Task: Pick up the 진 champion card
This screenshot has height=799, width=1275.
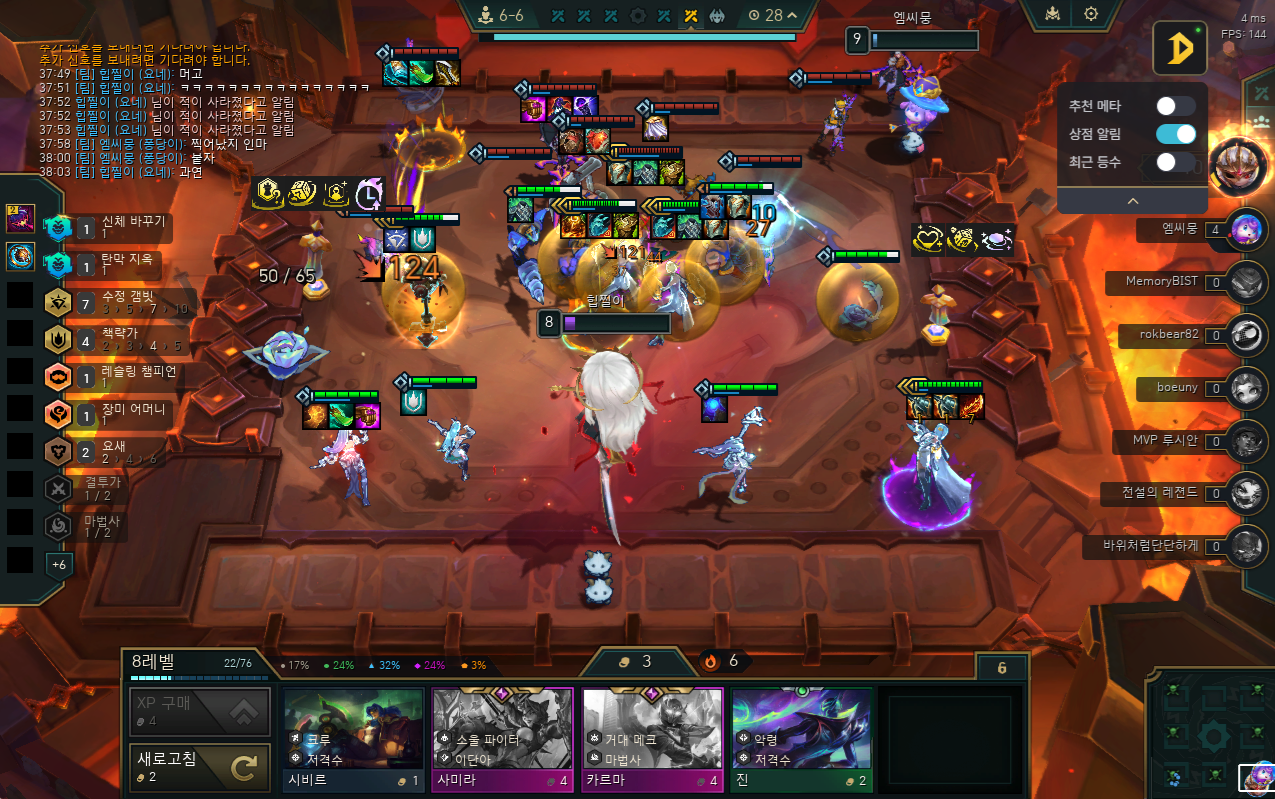Action: click(801, 739)
